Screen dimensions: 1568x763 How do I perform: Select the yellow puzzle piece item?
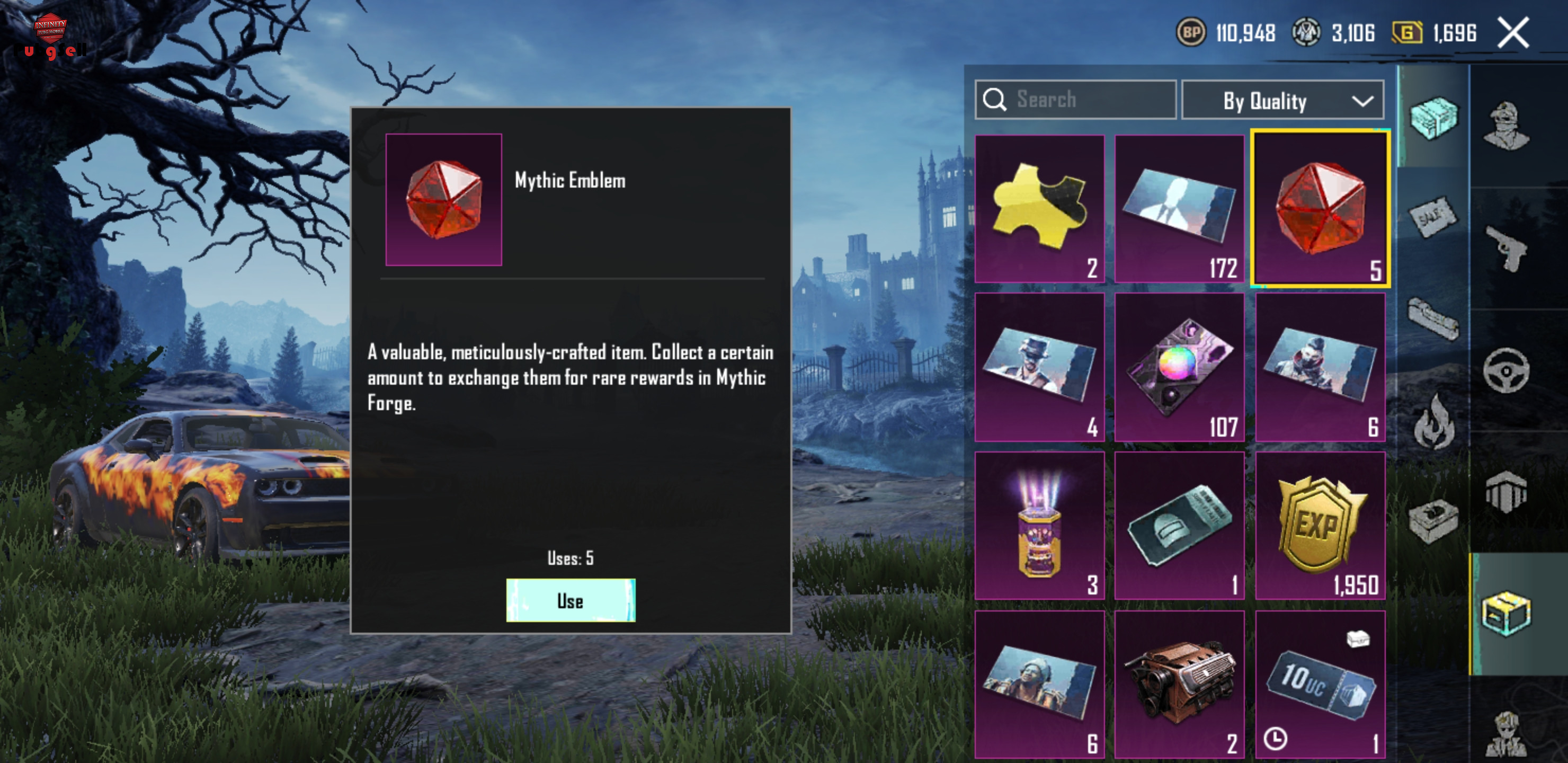pyautogui.click(x=1039, y=208)
